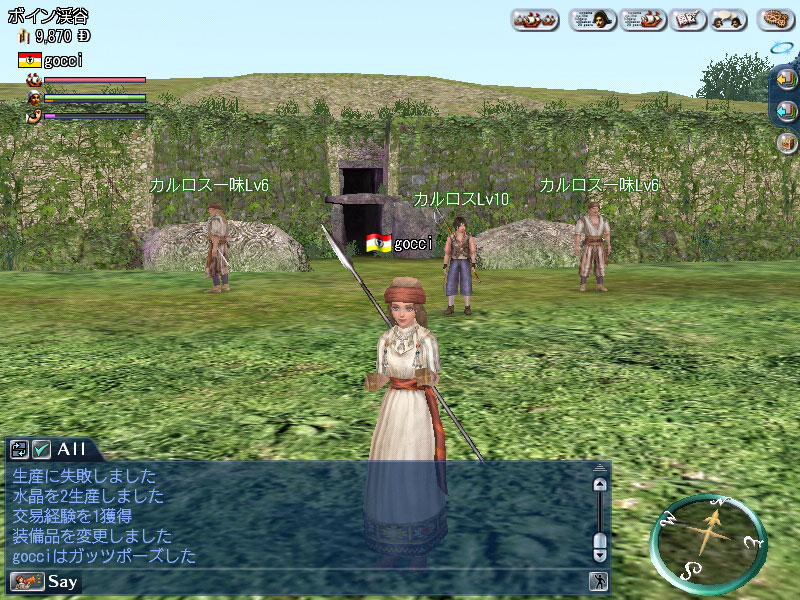800x600 pixels.
Task: Click the chat window swap-arrows button
Action: 20,450
